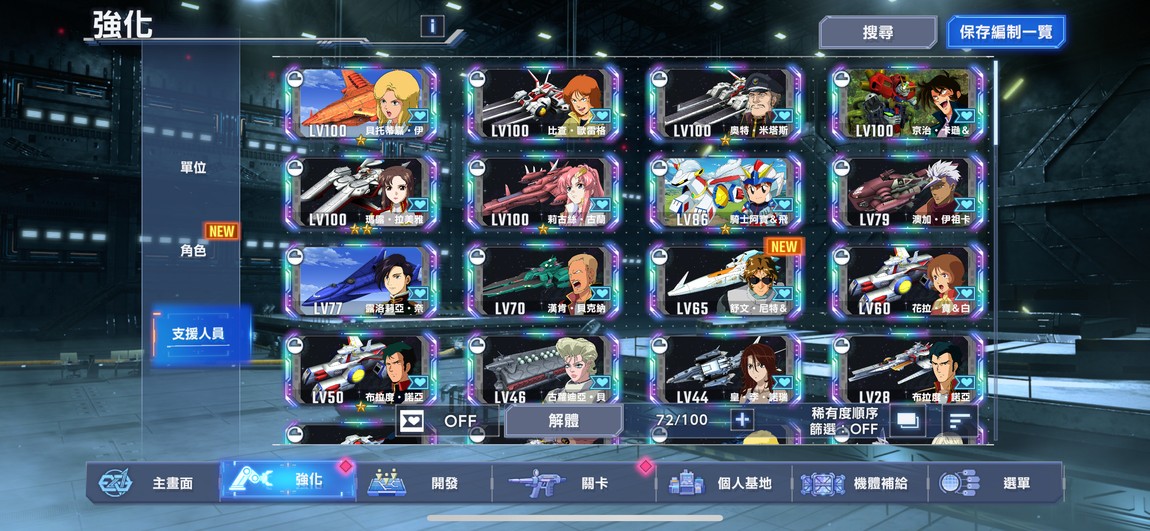Open the 選單 menu button
The width and height of the screenshot is (1150, 531).
pos(995,483)
